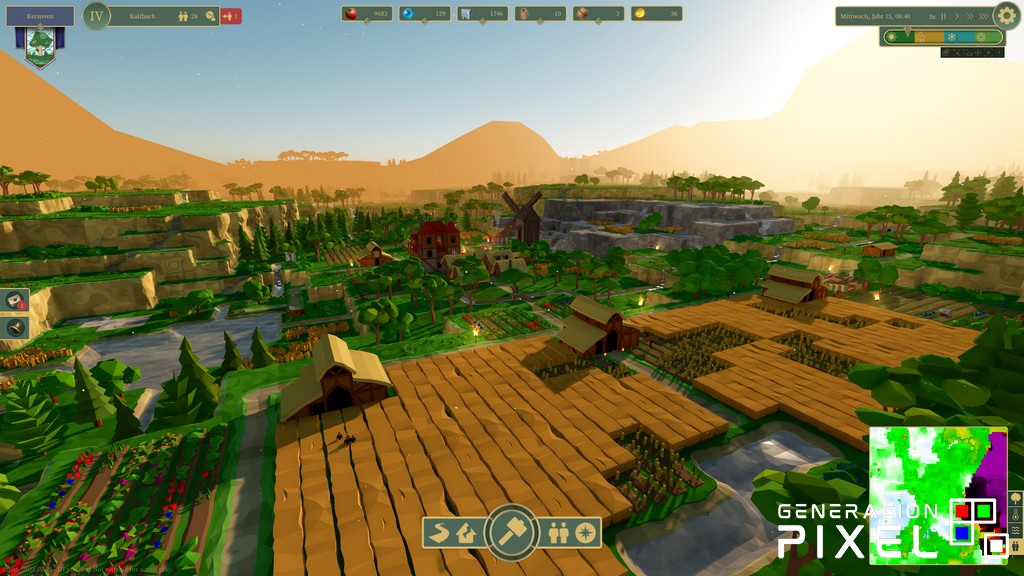Click the village level IV badge
This screenshot has height=576, width=1024.
pyautogui.click(x=96, y=15)
